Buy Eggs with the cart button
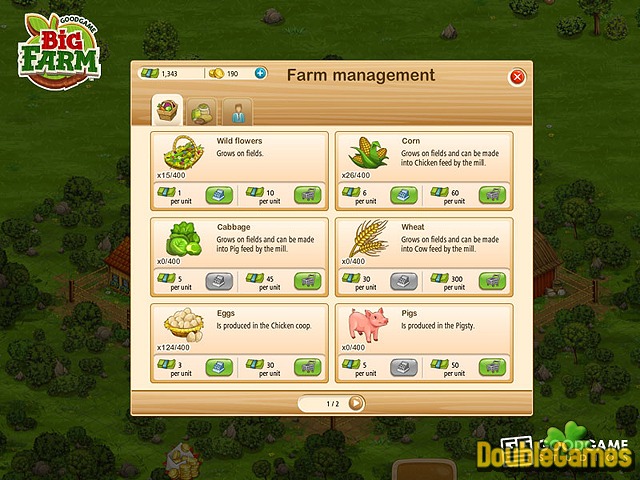The image size is (640, 480). point(308,367)
